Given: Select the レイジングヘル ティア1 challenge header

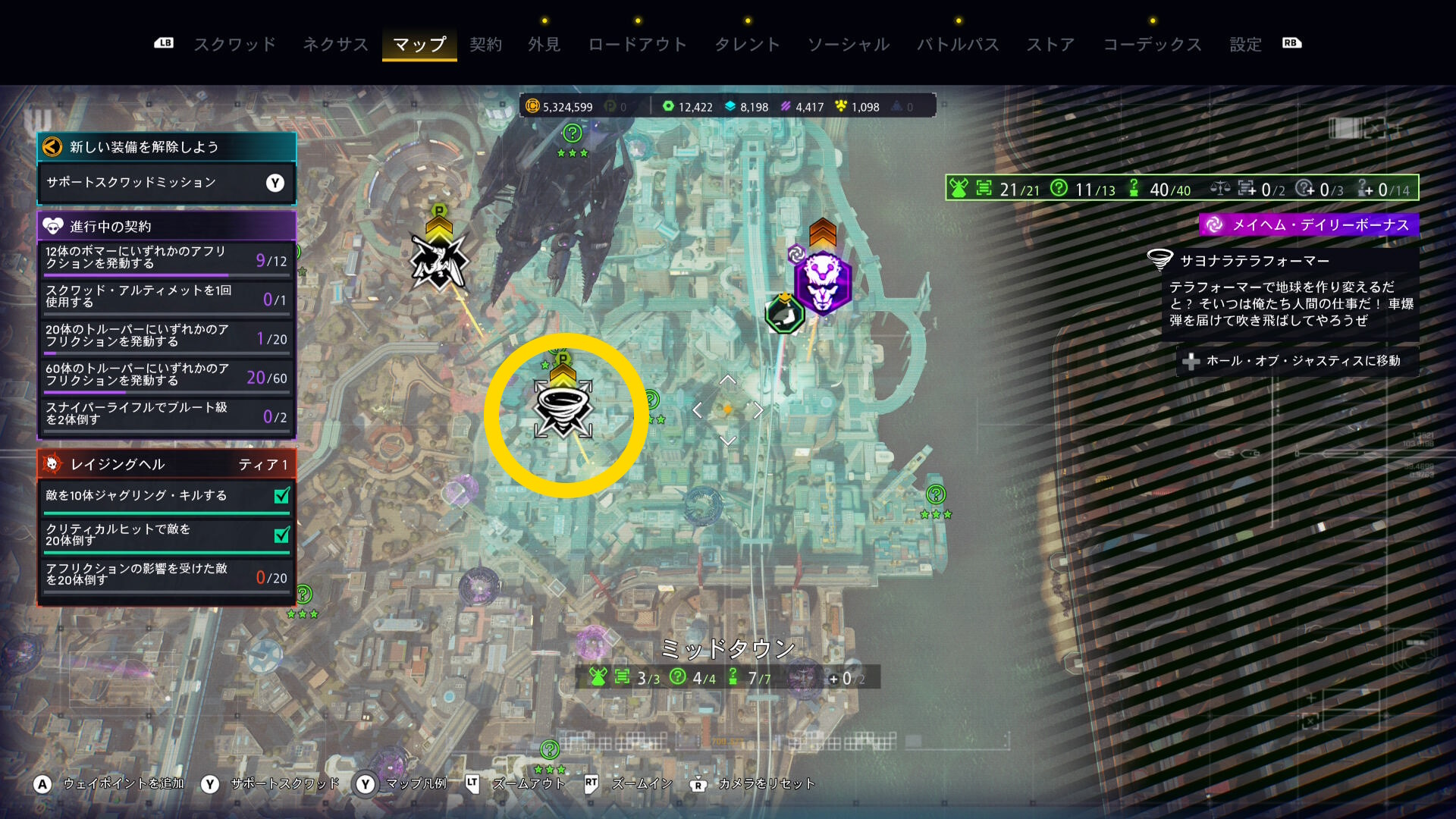Looking at the screenshot, I should point(166,464).
